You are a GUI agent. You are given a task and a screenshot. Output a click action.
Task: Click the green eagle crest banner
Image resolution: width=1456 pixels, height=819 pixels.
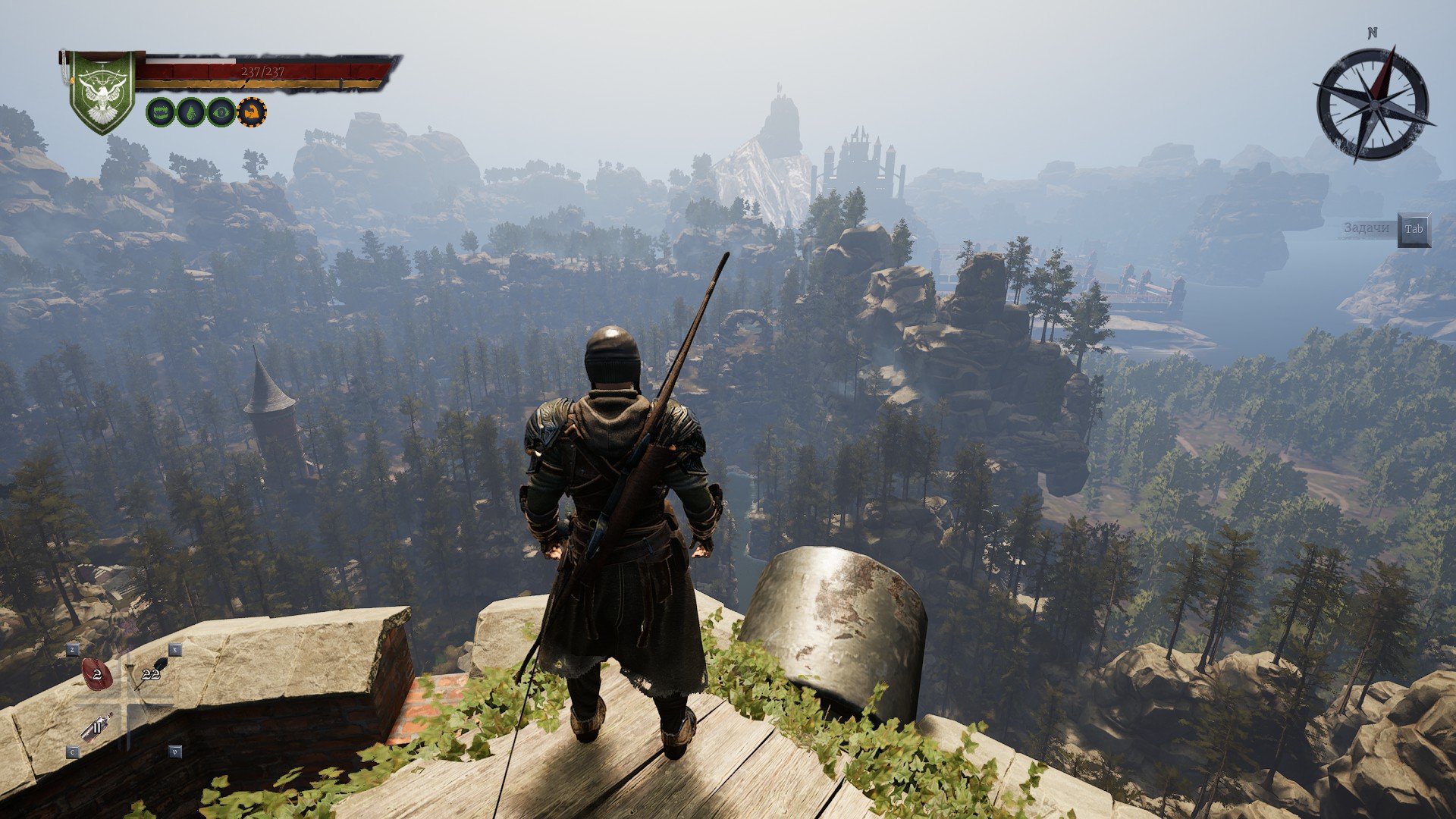click(102, 92)
